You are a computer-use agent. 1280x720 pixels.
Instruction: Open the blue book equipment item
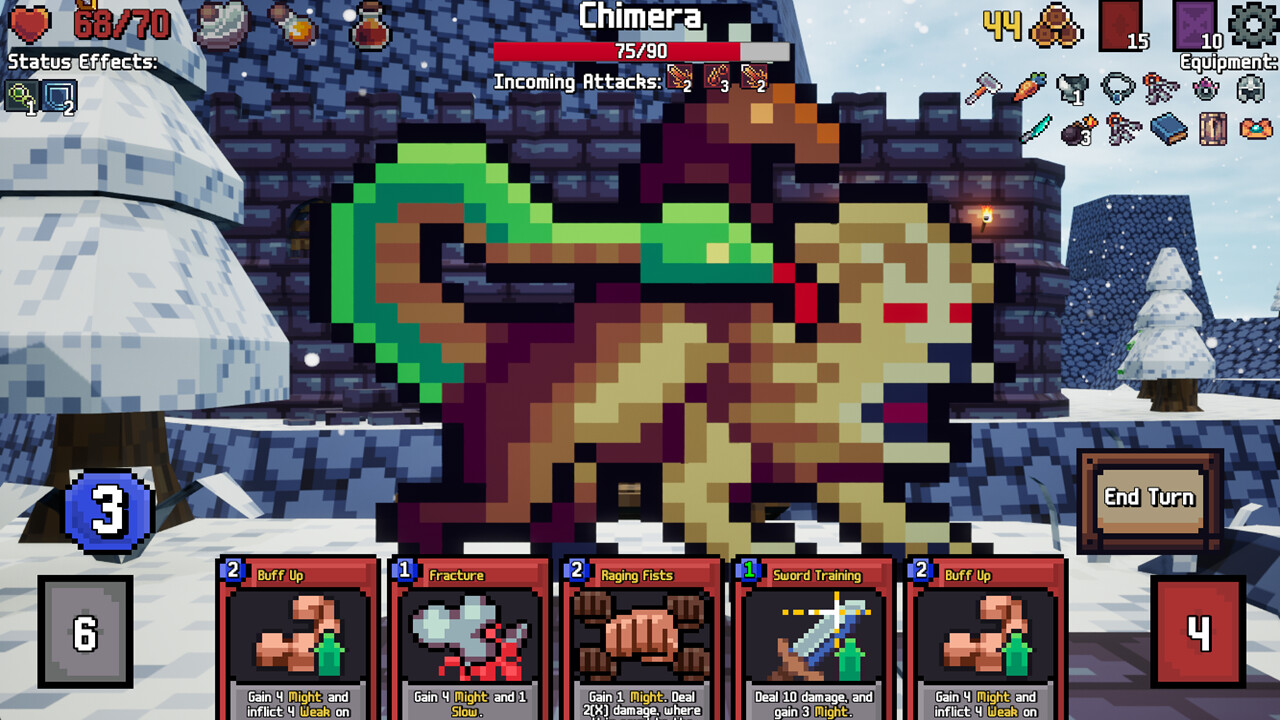tap(1167, 130)
